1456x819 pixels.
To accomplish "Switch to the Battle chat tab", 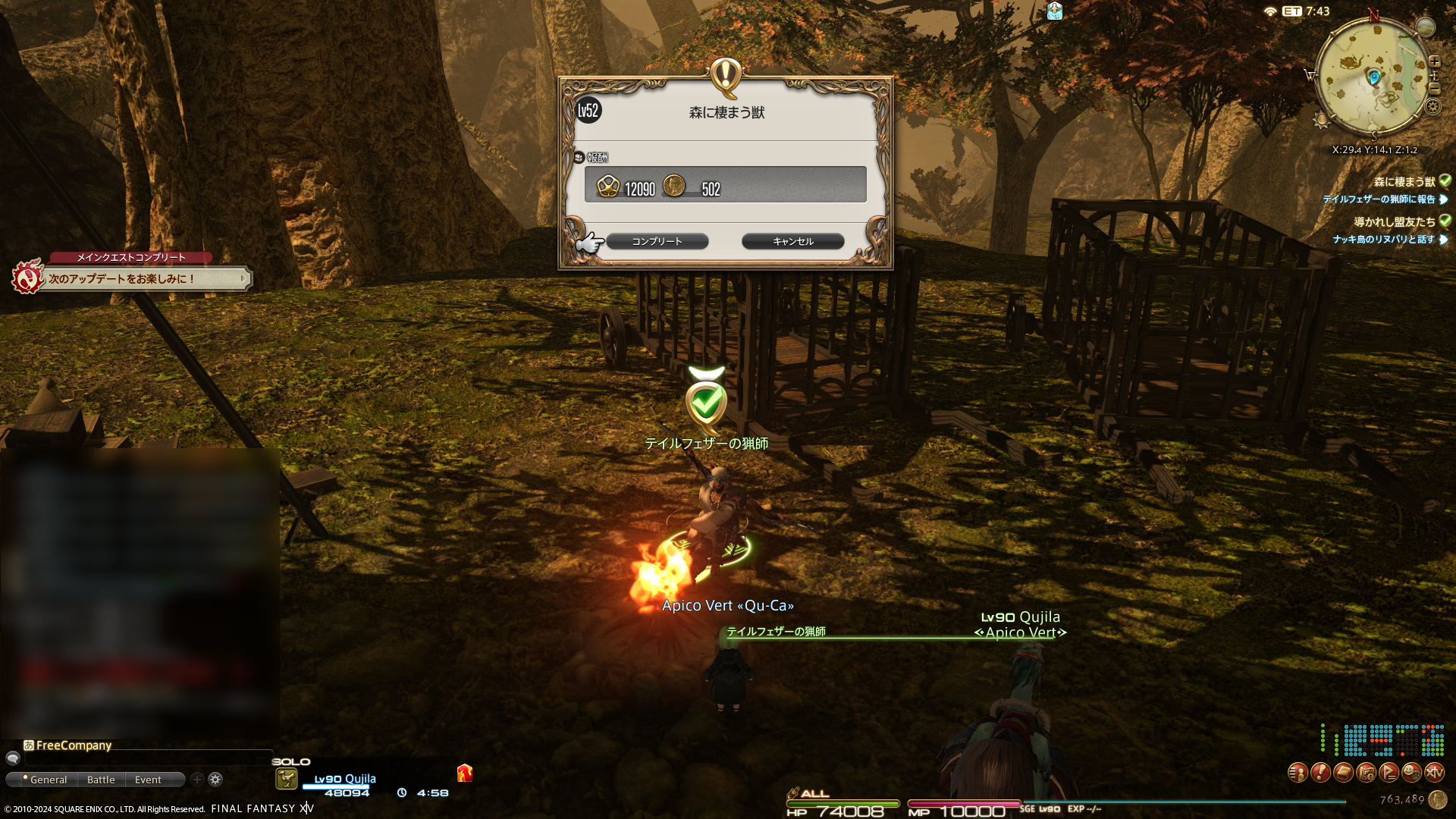I will click(101, 780).
